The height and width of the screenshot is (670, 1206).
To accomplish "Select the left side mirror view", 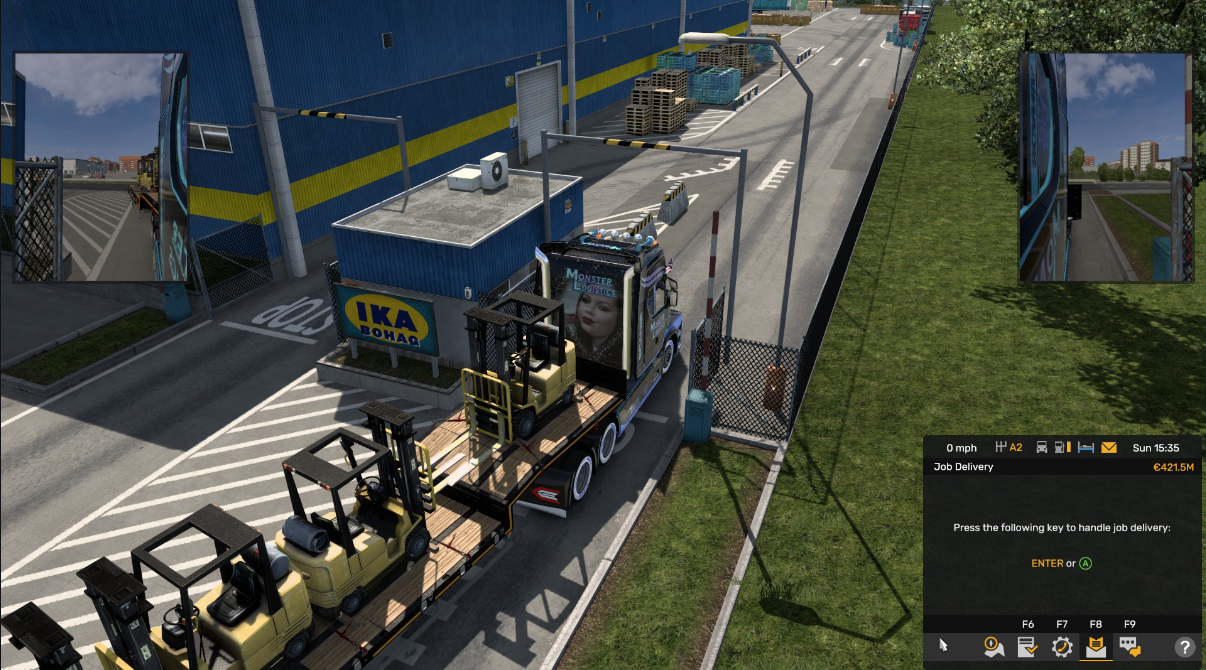I will (x=100, y=167).
